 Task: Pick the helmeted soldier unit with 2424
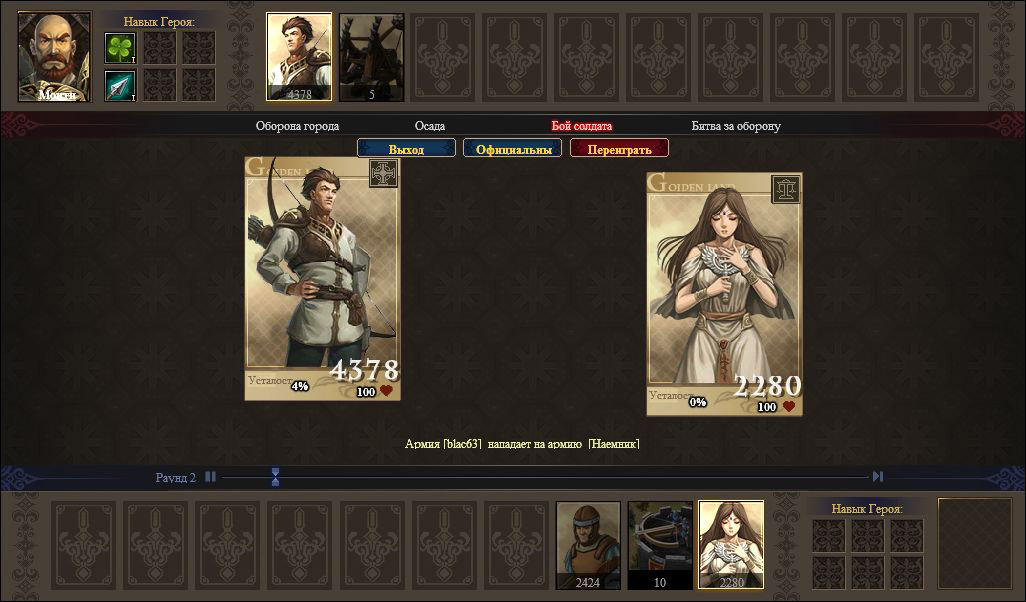[588, 544]
